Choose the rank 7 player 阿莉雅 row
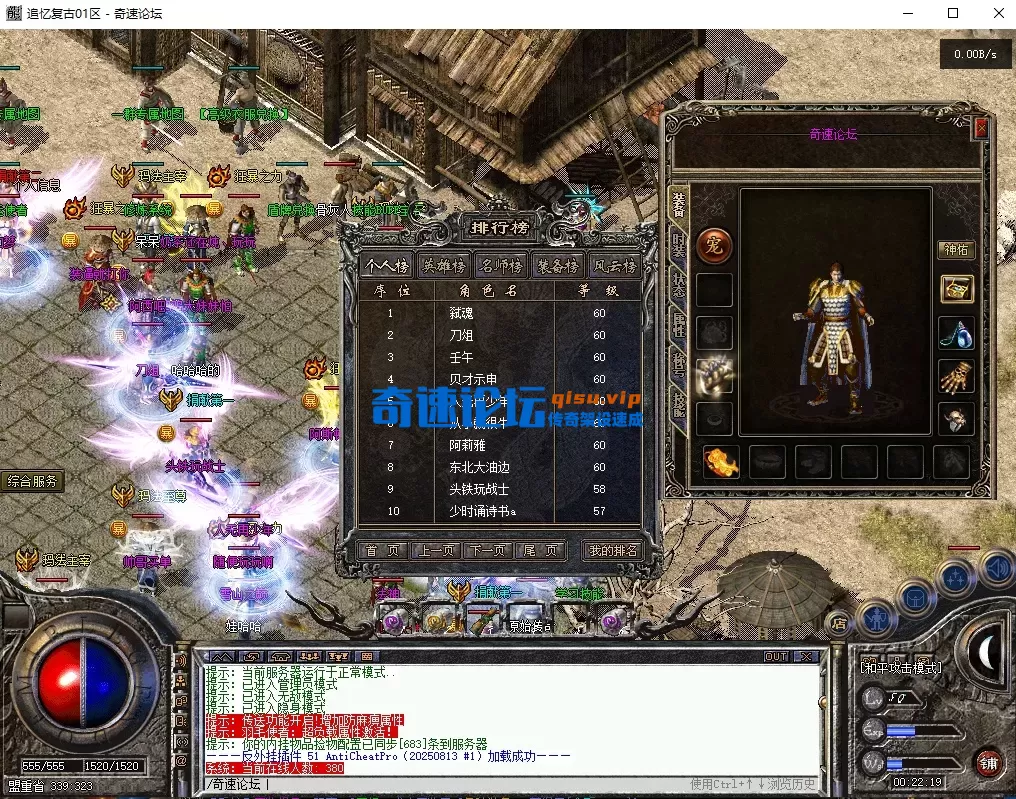This screenshot has height=799, width=1016. (500, 445)
